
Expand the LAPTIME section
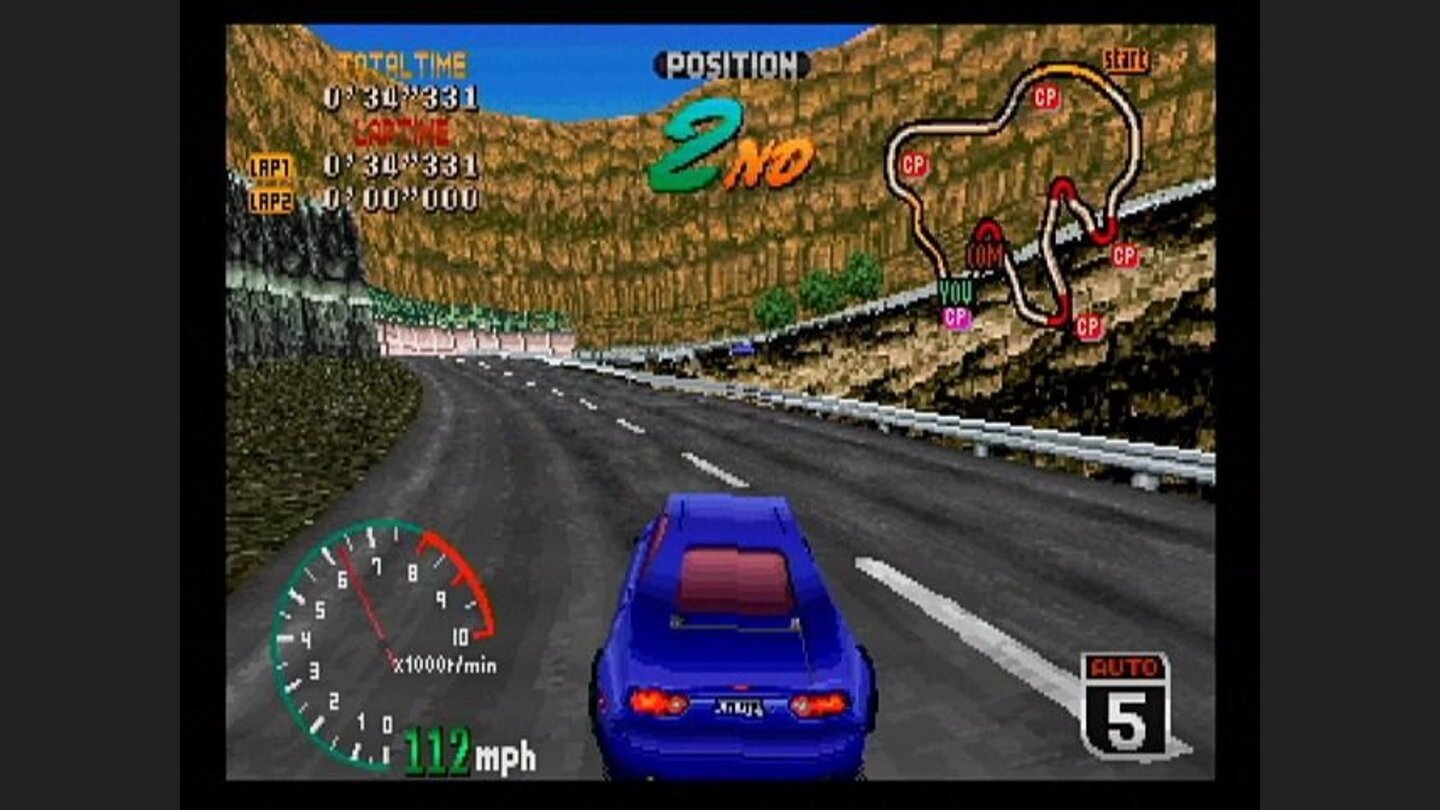(x=400, y=130)
